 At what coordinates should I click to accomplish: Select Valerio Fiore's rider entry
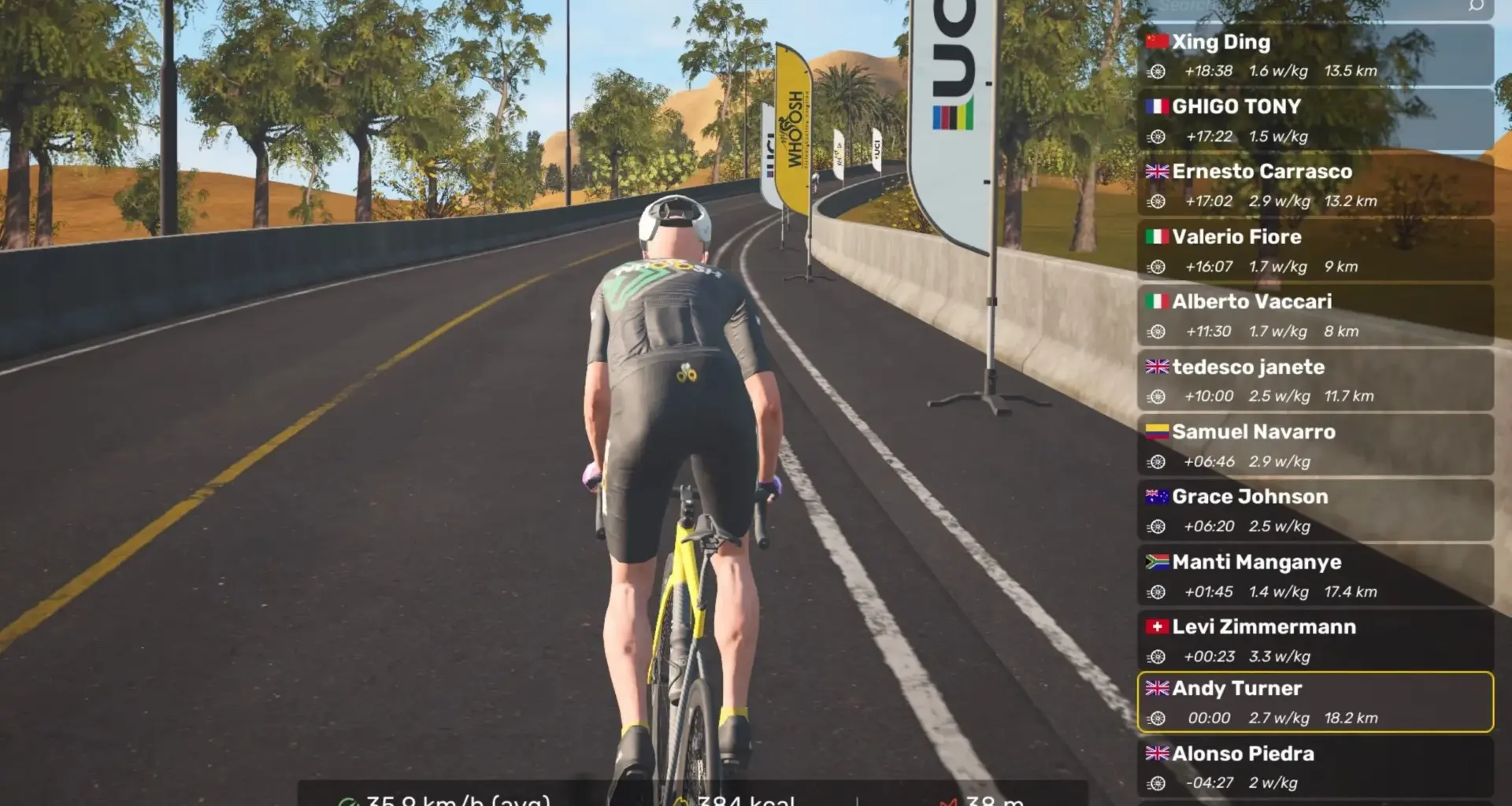pos(1315,251)
